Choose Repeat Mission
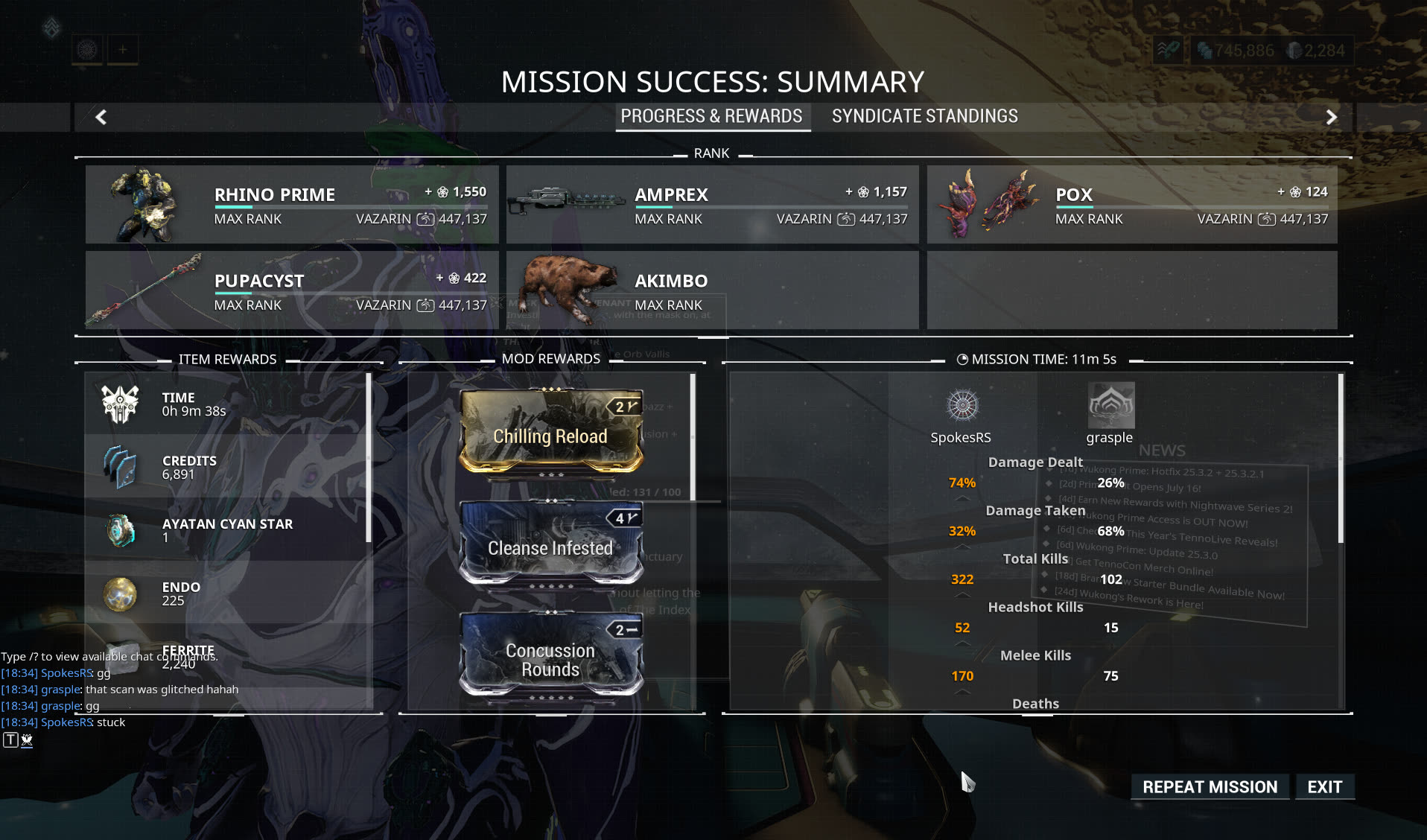Screen dimensions: 1427x840 pos(1210,787)
